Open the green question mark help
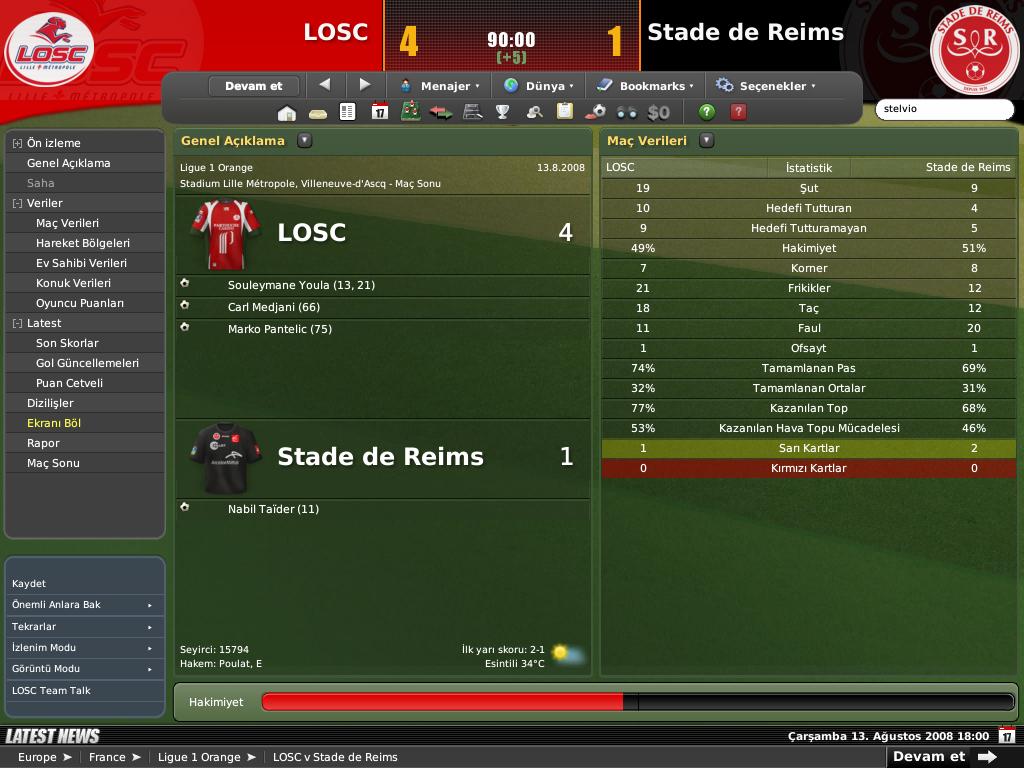Viewport: 1024px width, 768px height. [x=707, y=112]
